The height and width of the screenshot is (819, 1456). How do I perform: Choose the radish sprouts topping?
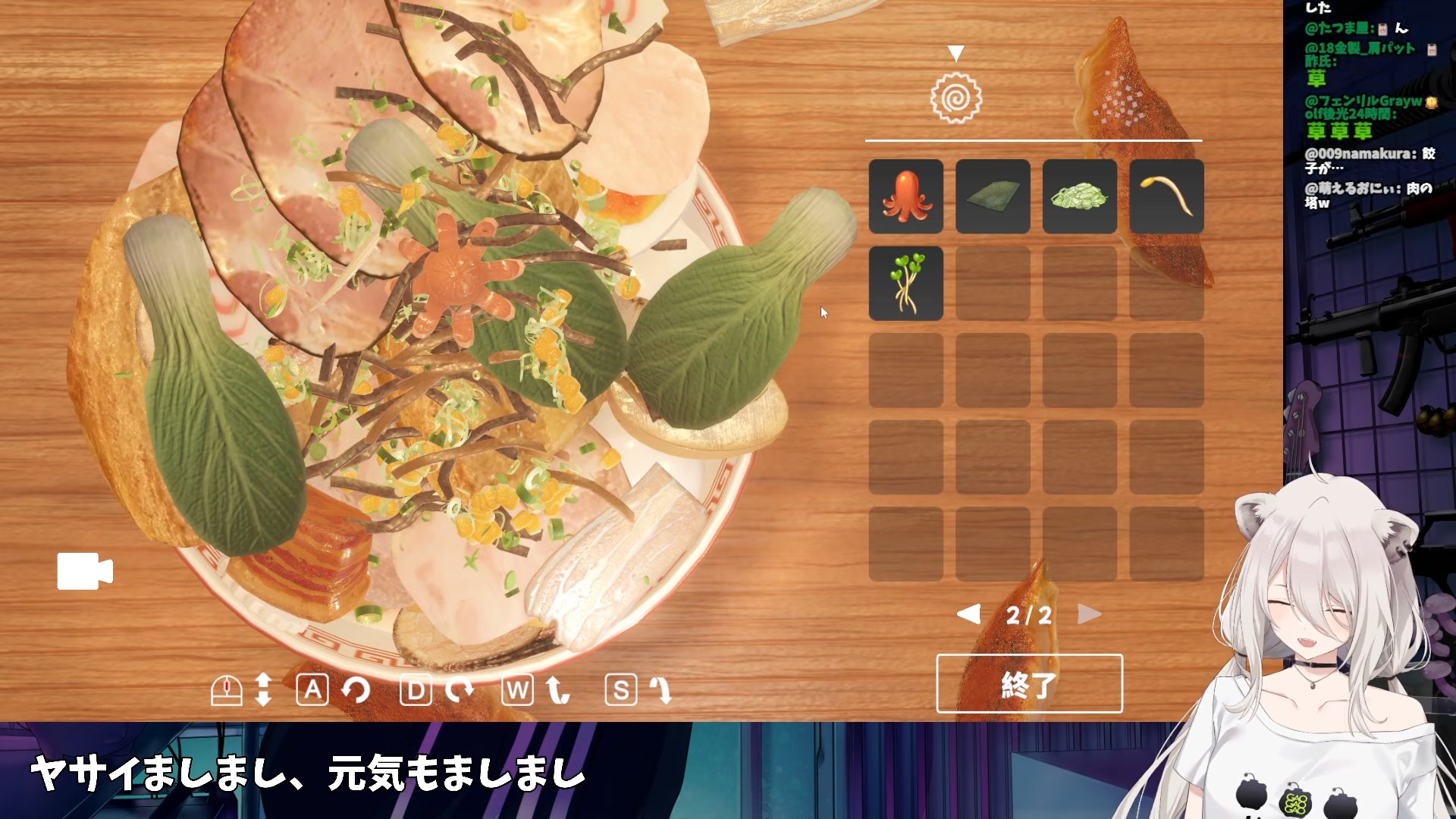click(x=905, y=284)
